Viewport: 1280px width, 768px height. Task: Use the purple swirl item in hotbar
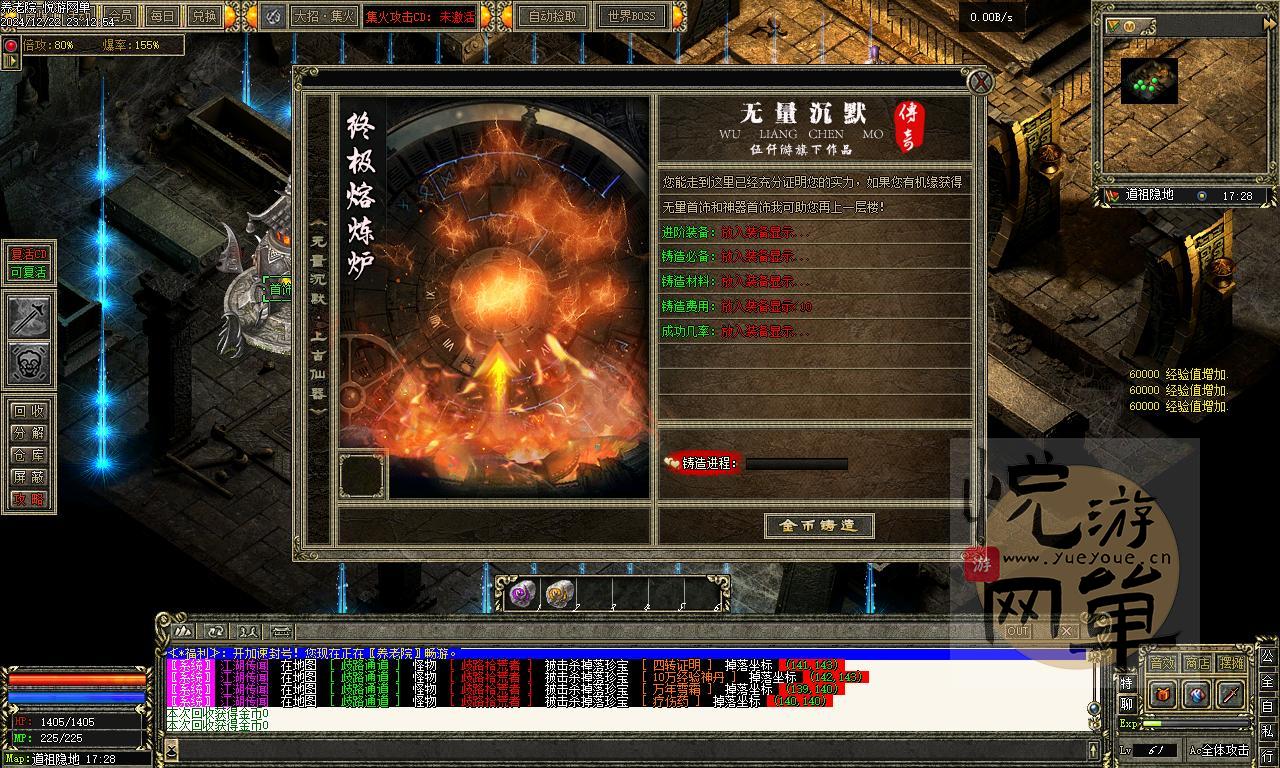point(522,595)
